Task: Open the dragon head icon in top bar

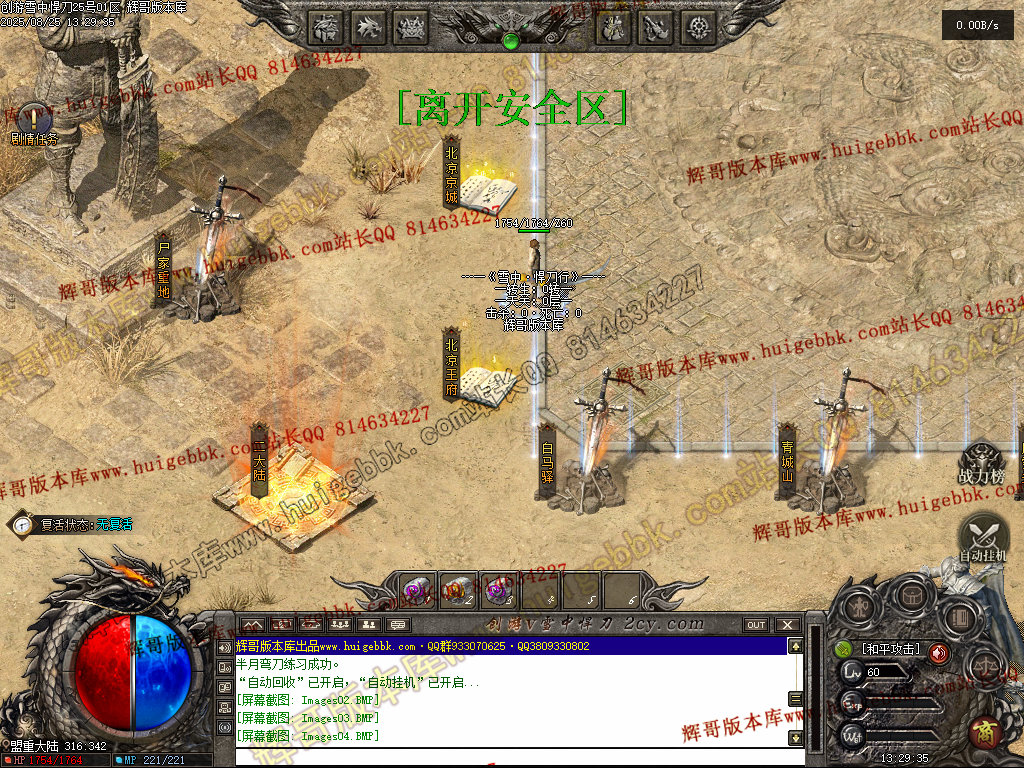Action: (369, 27)
